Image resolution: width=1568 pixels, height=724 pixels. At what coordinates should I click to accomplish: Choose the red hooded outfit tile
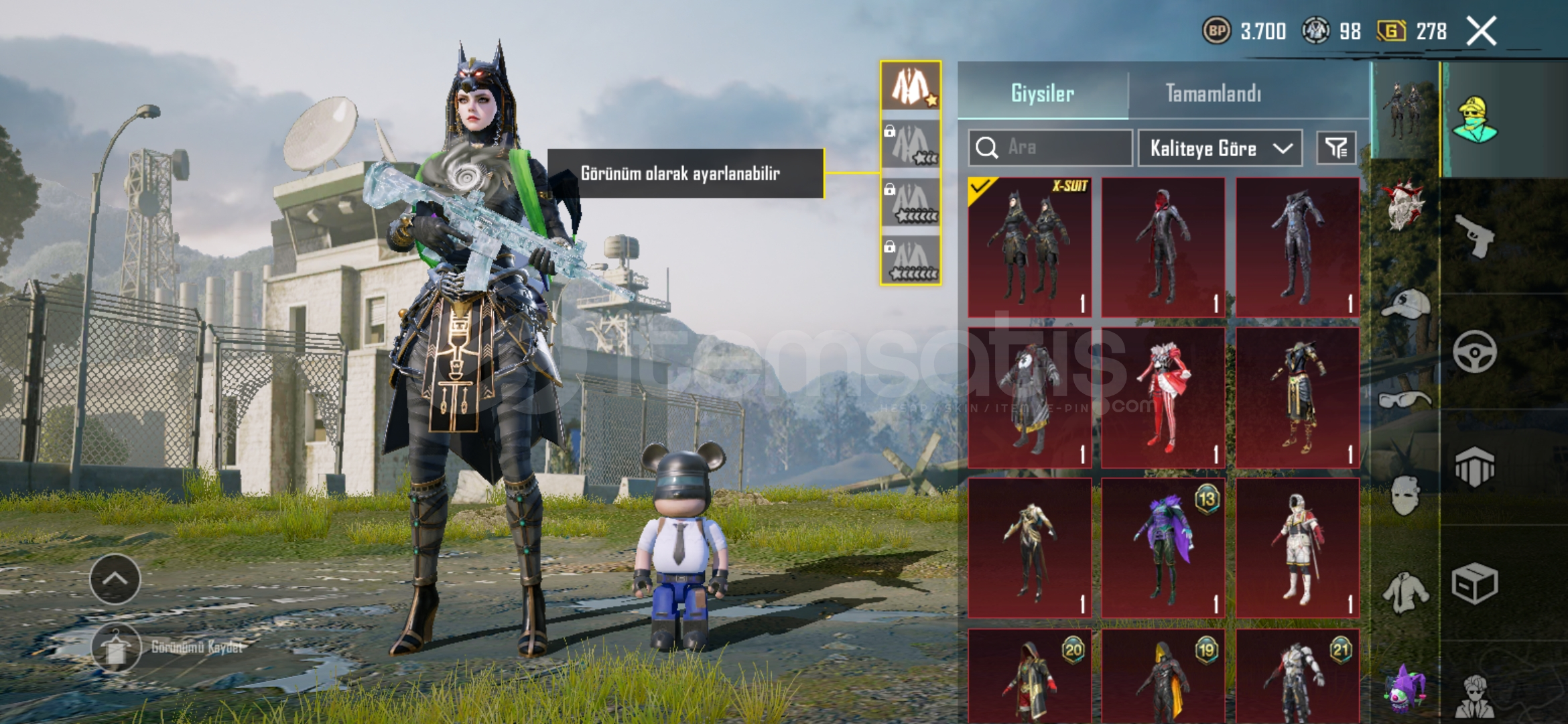point(1163,247)
